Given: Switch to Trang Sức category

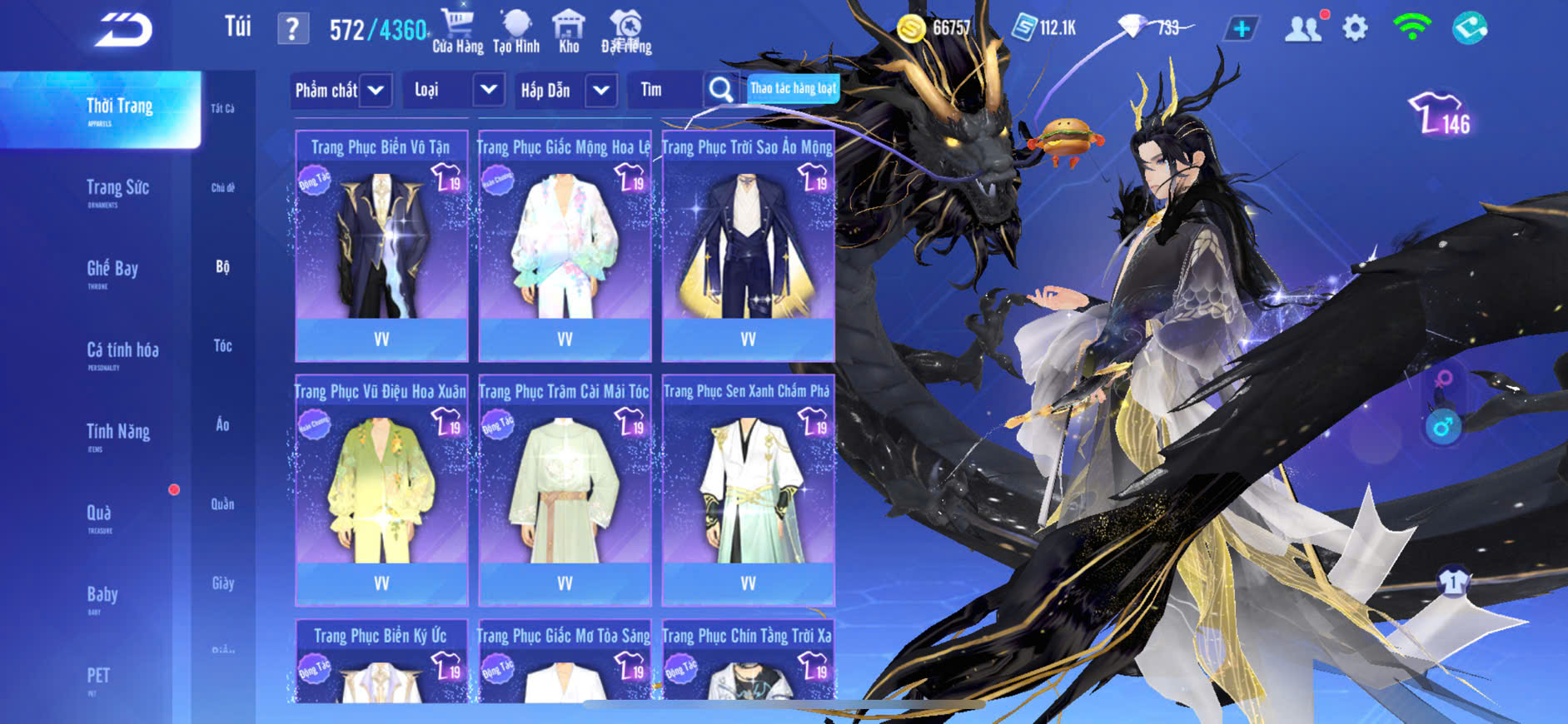Looking at the screenshot, I should (117, 190).
